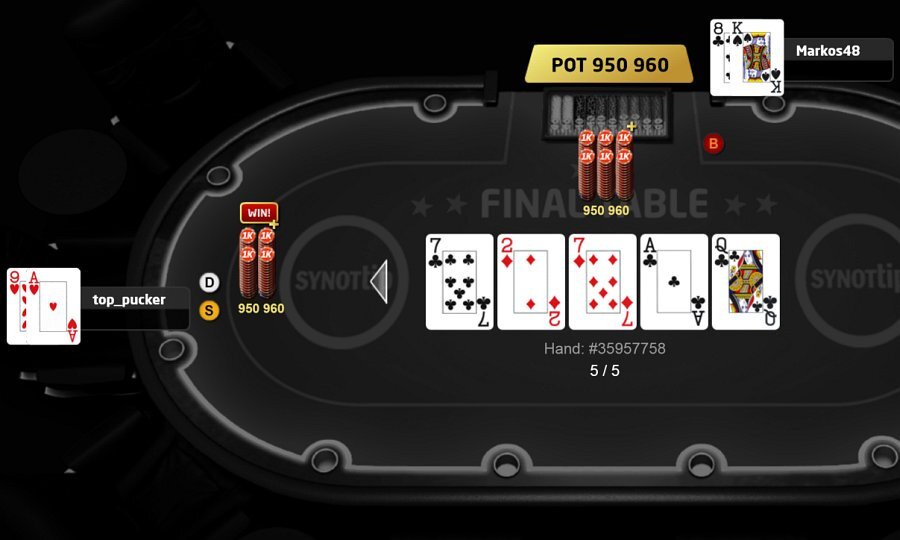Open Markos48's player name plate
Image resolution: width=900 pixels, height=540 pixels.
coord(838,50)
